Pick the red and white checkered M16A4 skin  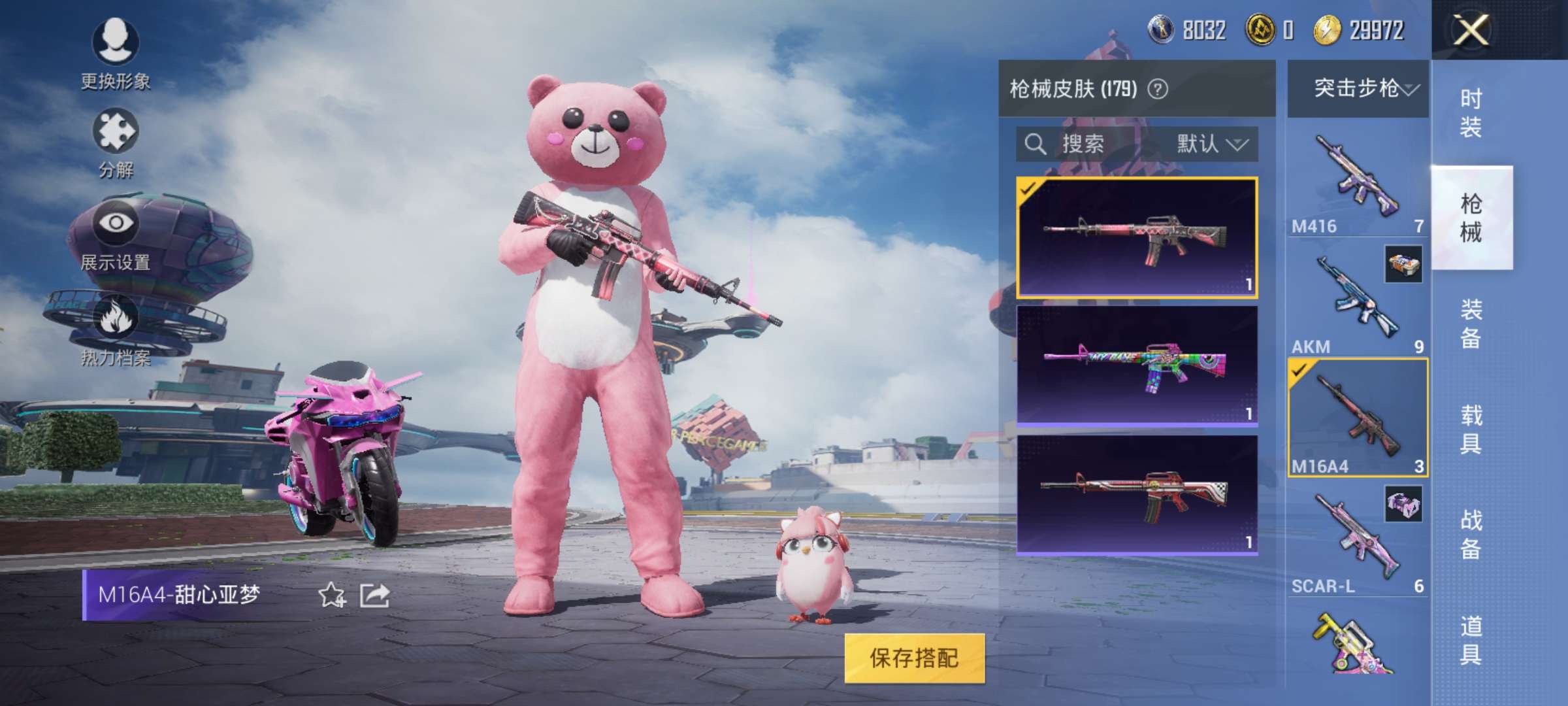pos(1137,494)
